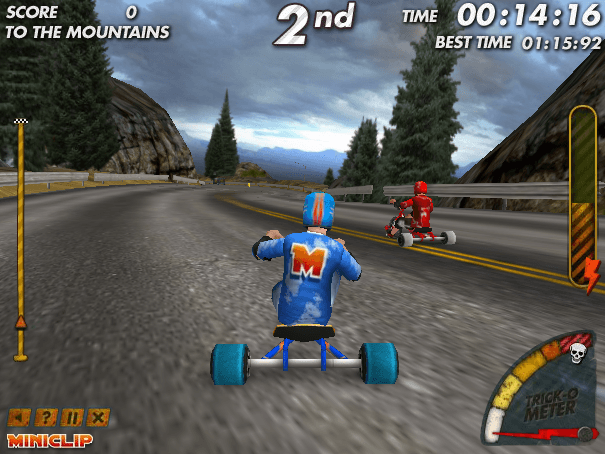The width and height of the screenshot is (605, 454).
Task: Pause the race
Action: (x=72, y=417)
